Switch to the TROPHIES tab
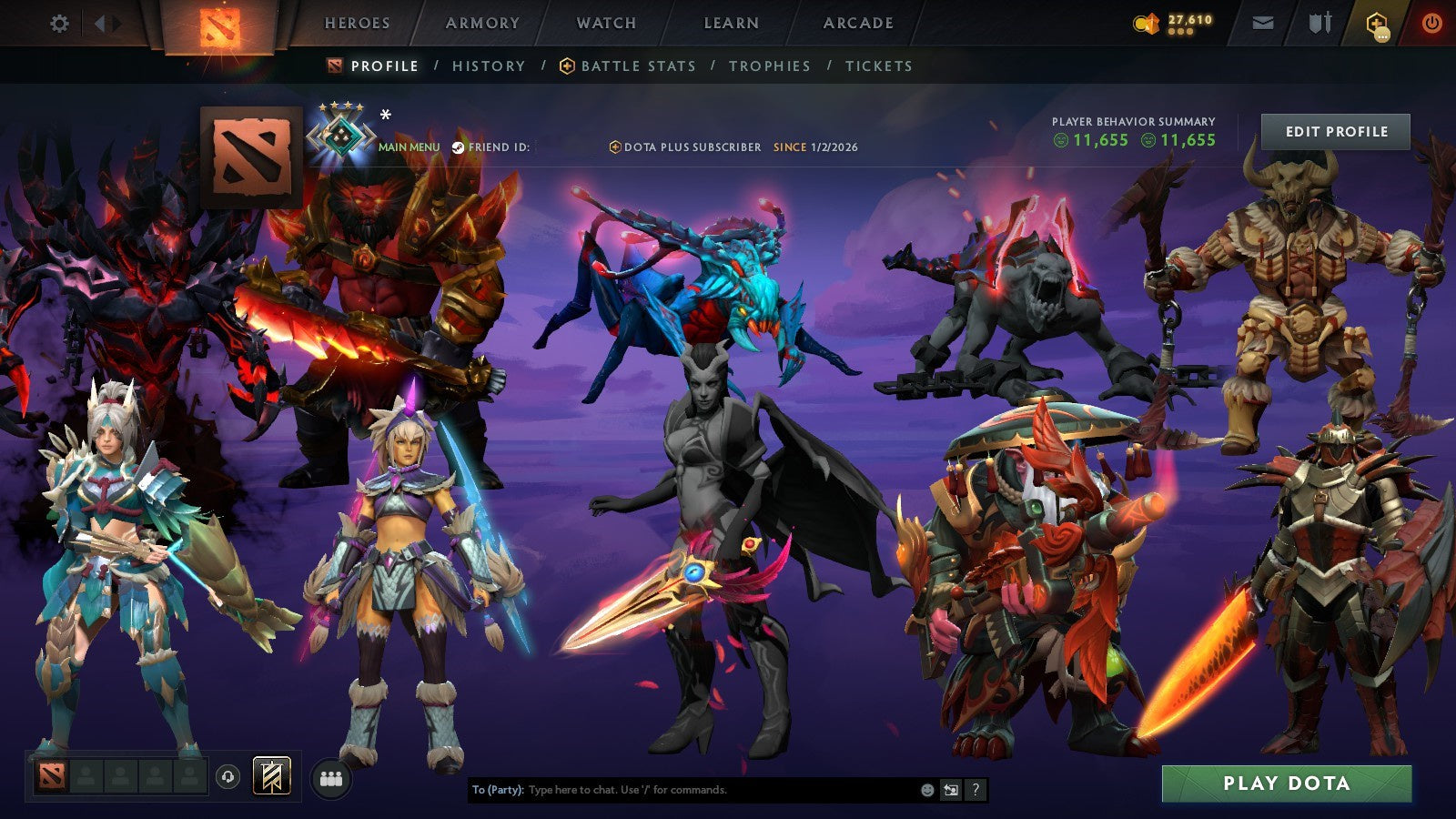 click(768, 66)
